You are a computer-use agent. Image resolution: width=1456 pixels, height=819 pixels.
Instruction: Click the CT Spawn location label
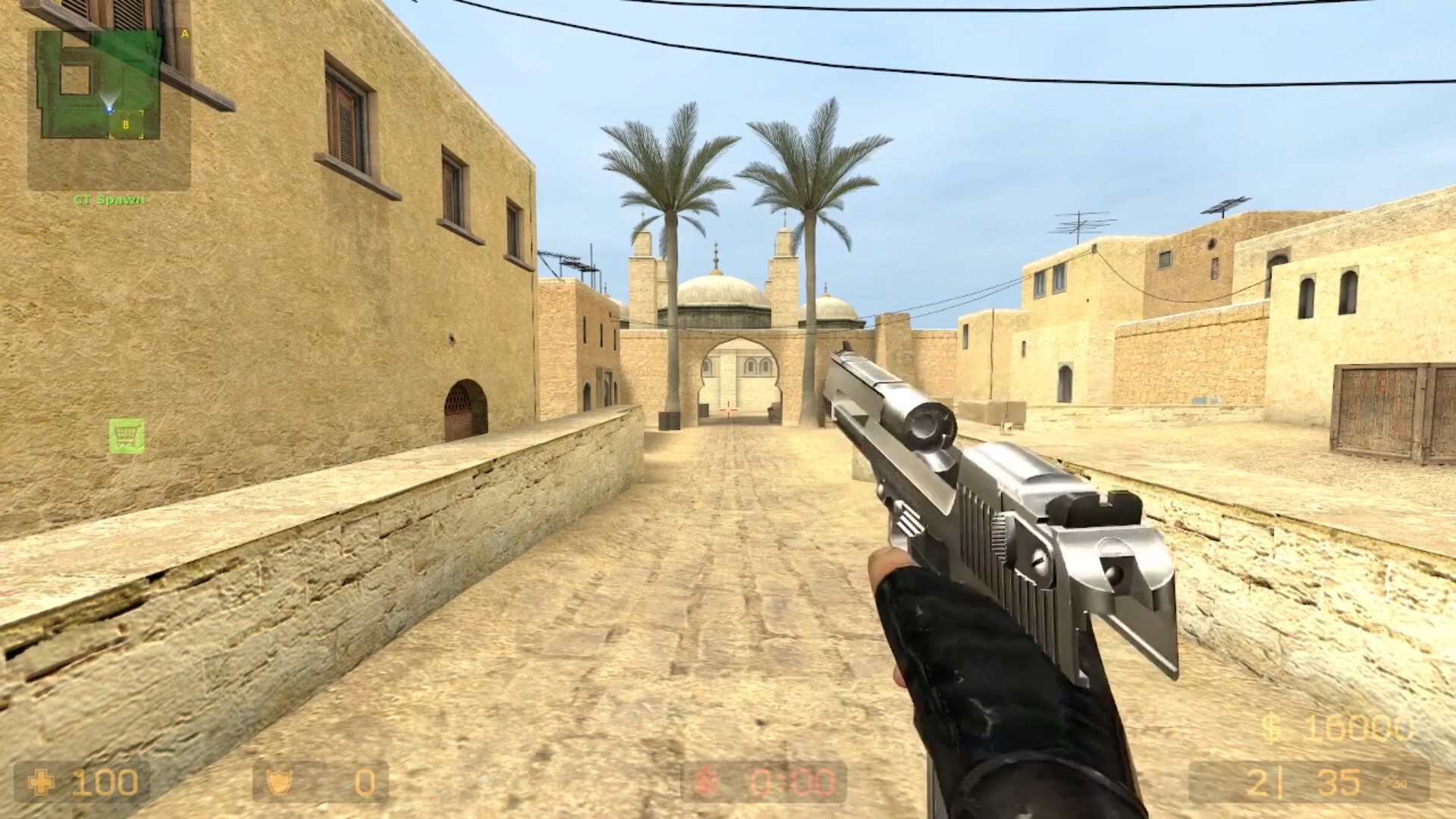[108, 200]
